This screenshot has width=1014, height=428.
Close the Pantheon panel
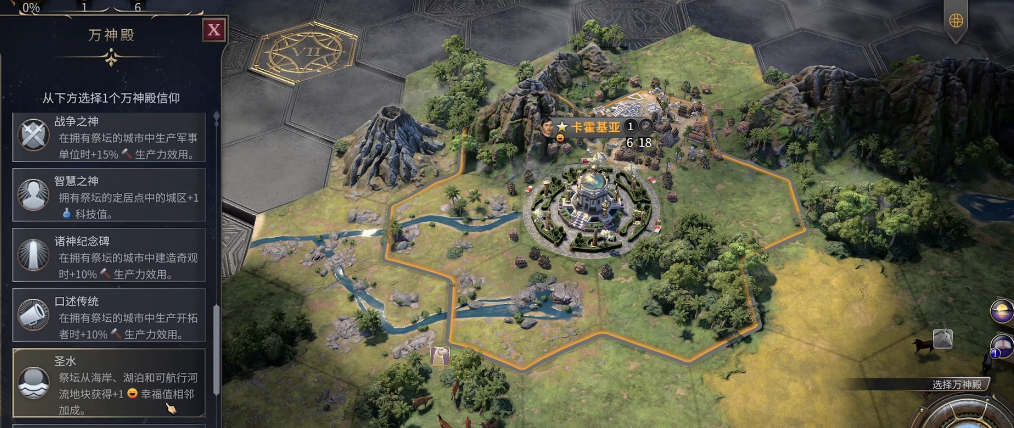212,30
